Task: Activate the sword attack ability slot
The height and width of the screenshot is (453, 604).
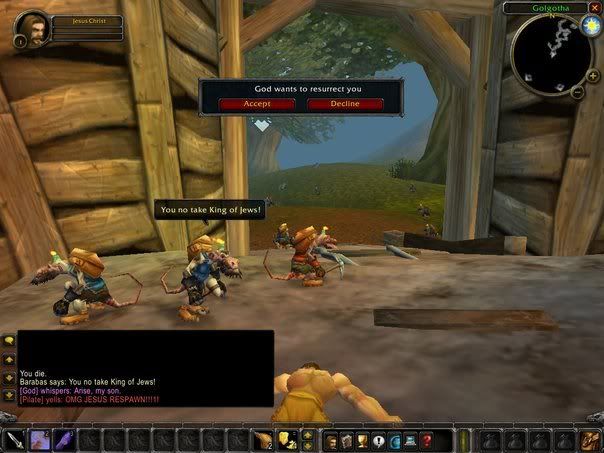Action: pos(14,439)
